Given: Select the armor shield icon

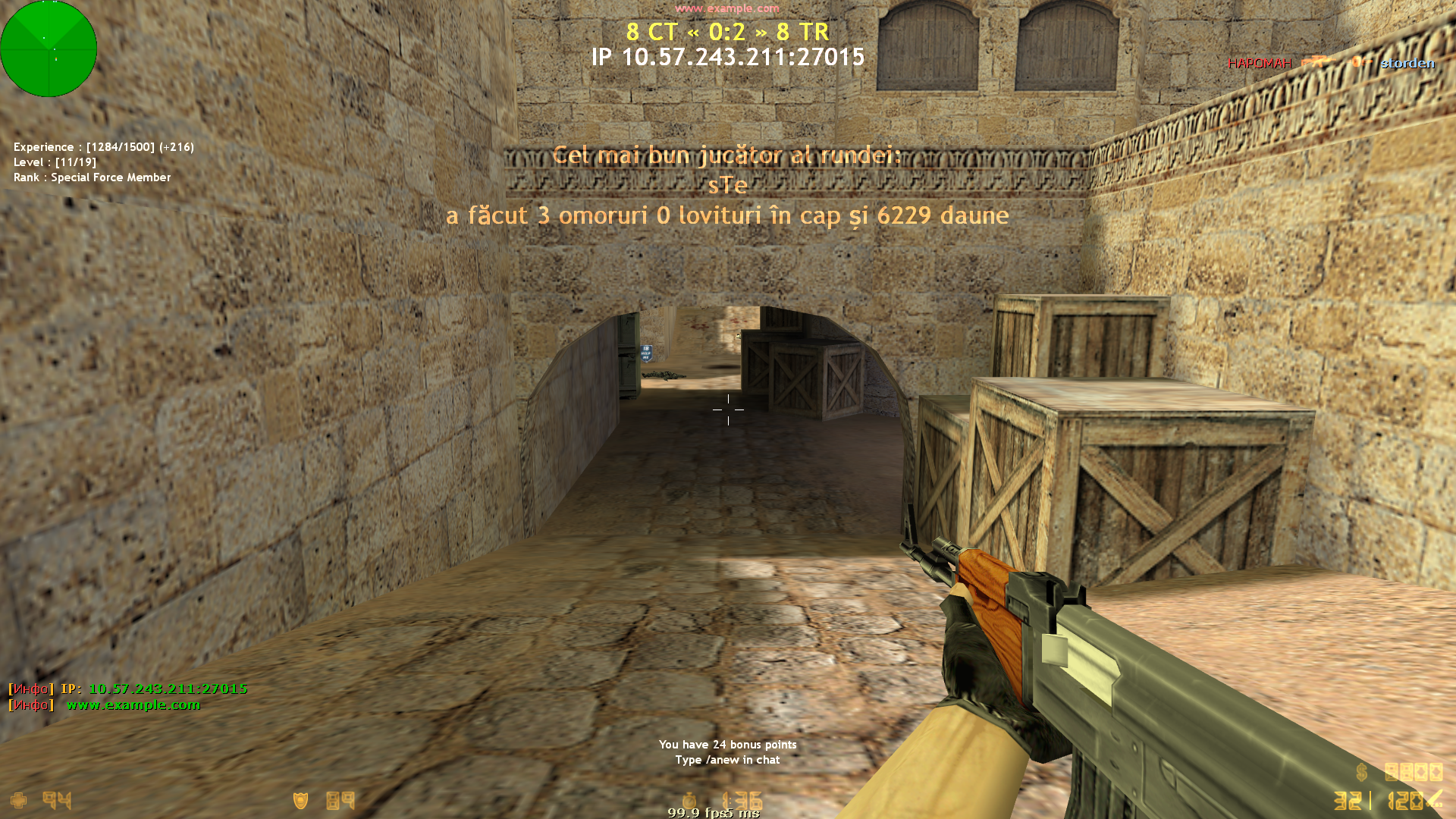Looking at the screenshot, I should coord(301,801).
